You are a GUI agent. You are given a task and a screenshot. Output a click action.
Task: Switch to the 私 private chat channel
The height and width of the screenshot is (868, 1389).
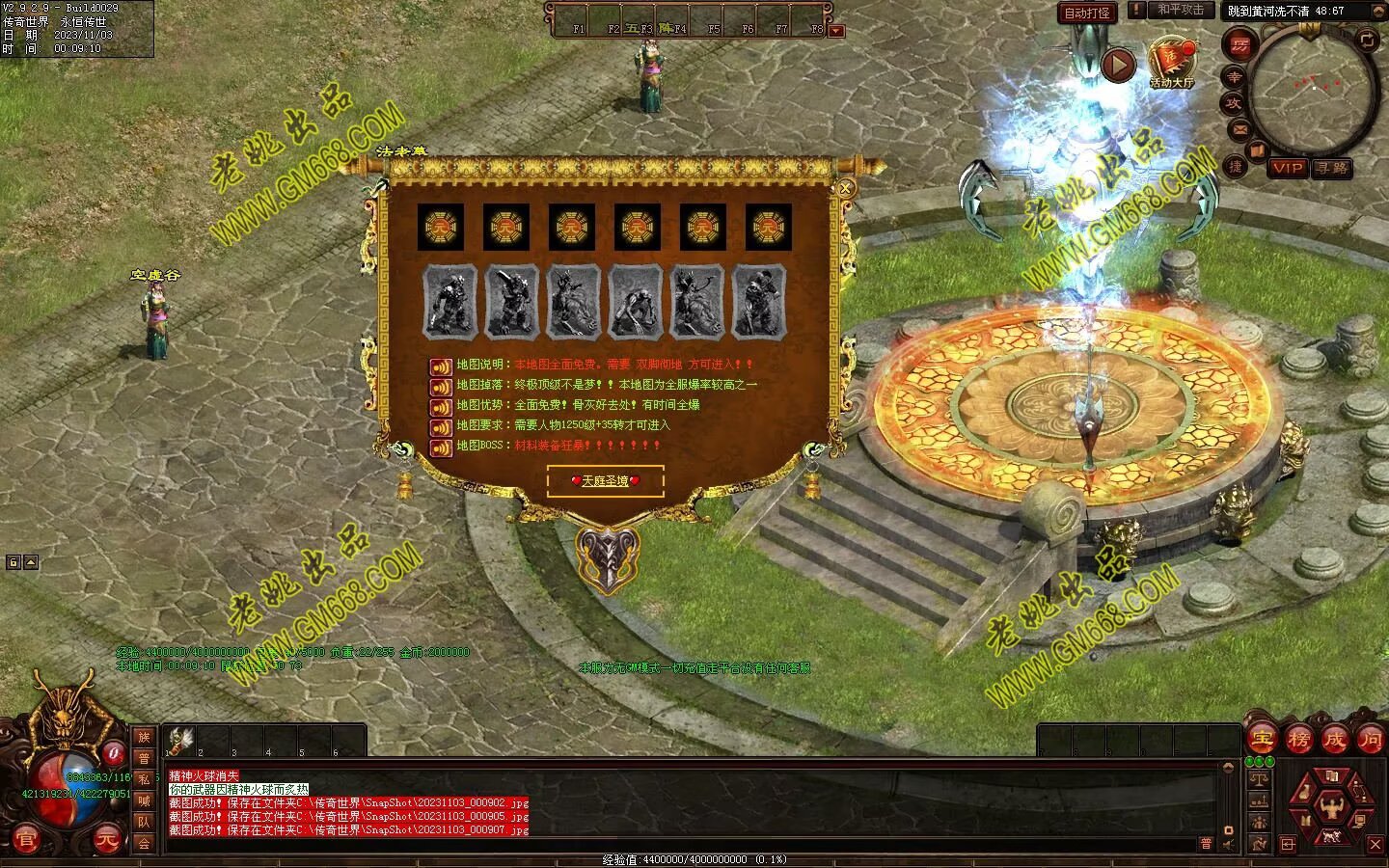click(x=144, y=779)
